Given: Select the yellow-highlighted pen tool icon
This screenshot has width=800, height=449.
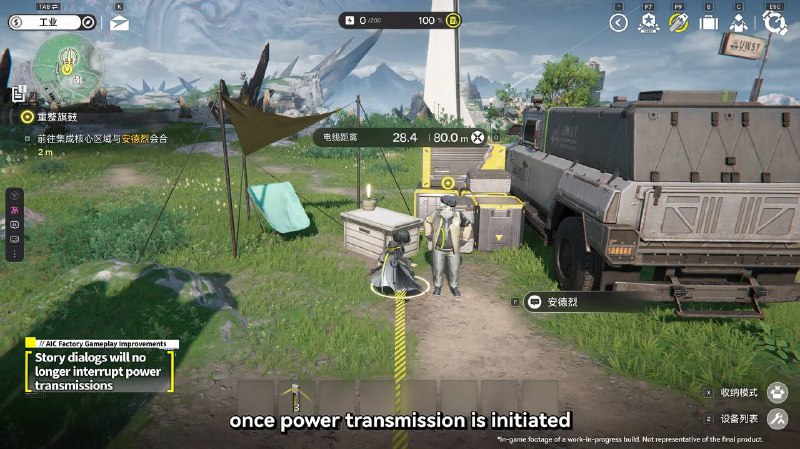Looking at the screenshot, I should [679, 22].
